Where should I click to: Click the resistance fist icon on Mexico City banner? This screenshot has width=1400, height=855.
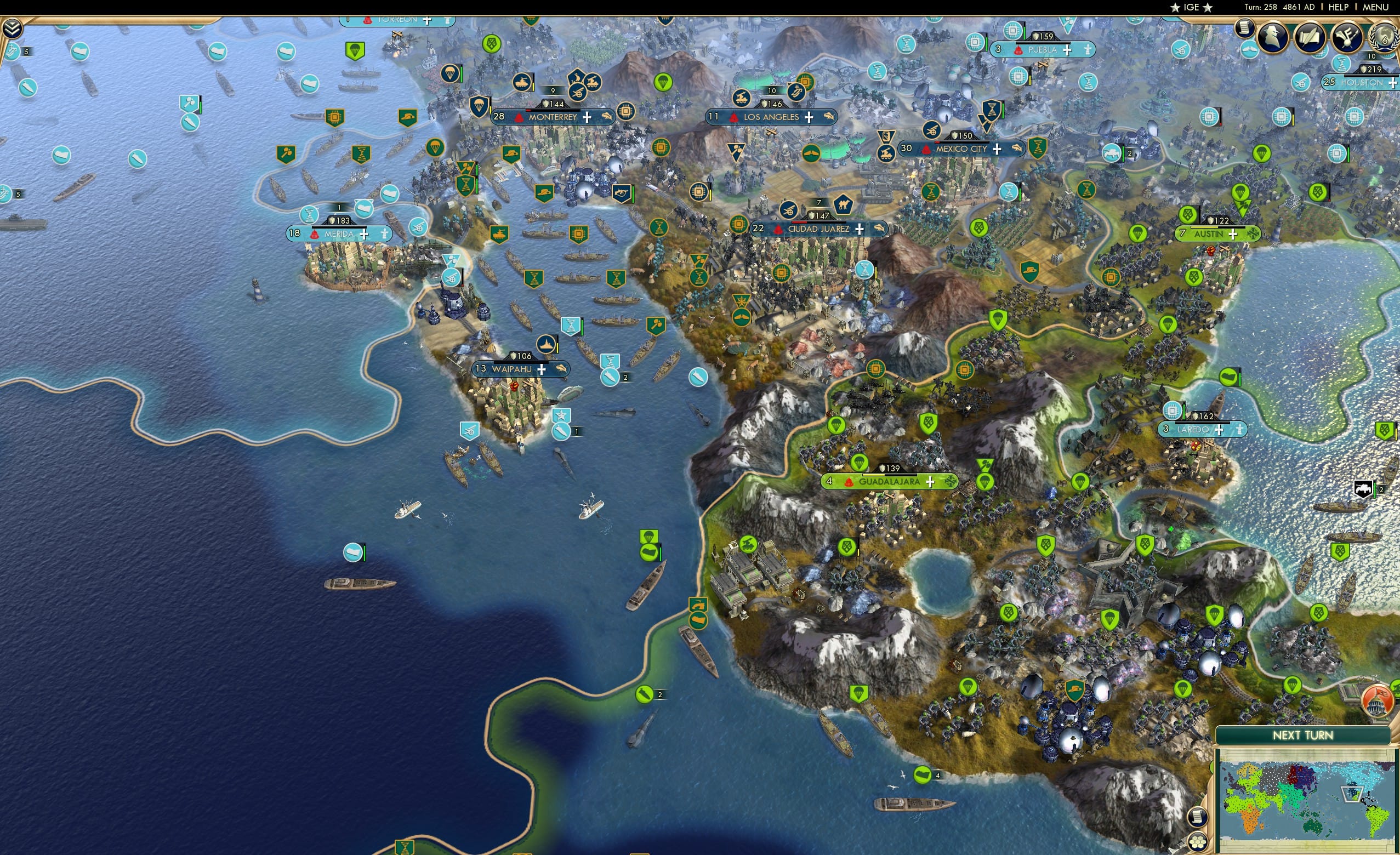click(x=926, y=151)
